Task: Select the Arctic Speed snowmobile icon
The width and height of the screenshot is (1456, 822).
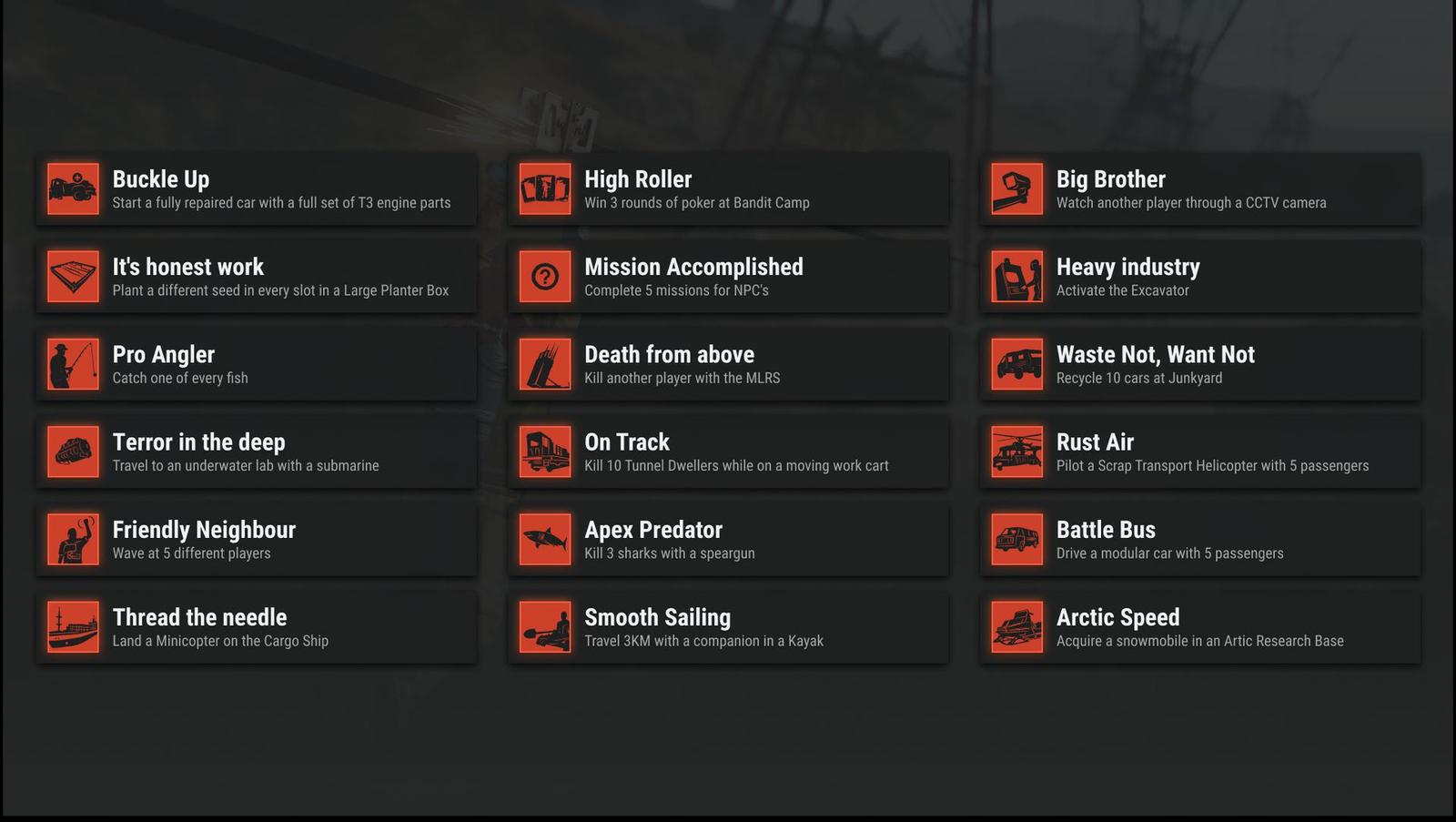Action: point(1016,626)
